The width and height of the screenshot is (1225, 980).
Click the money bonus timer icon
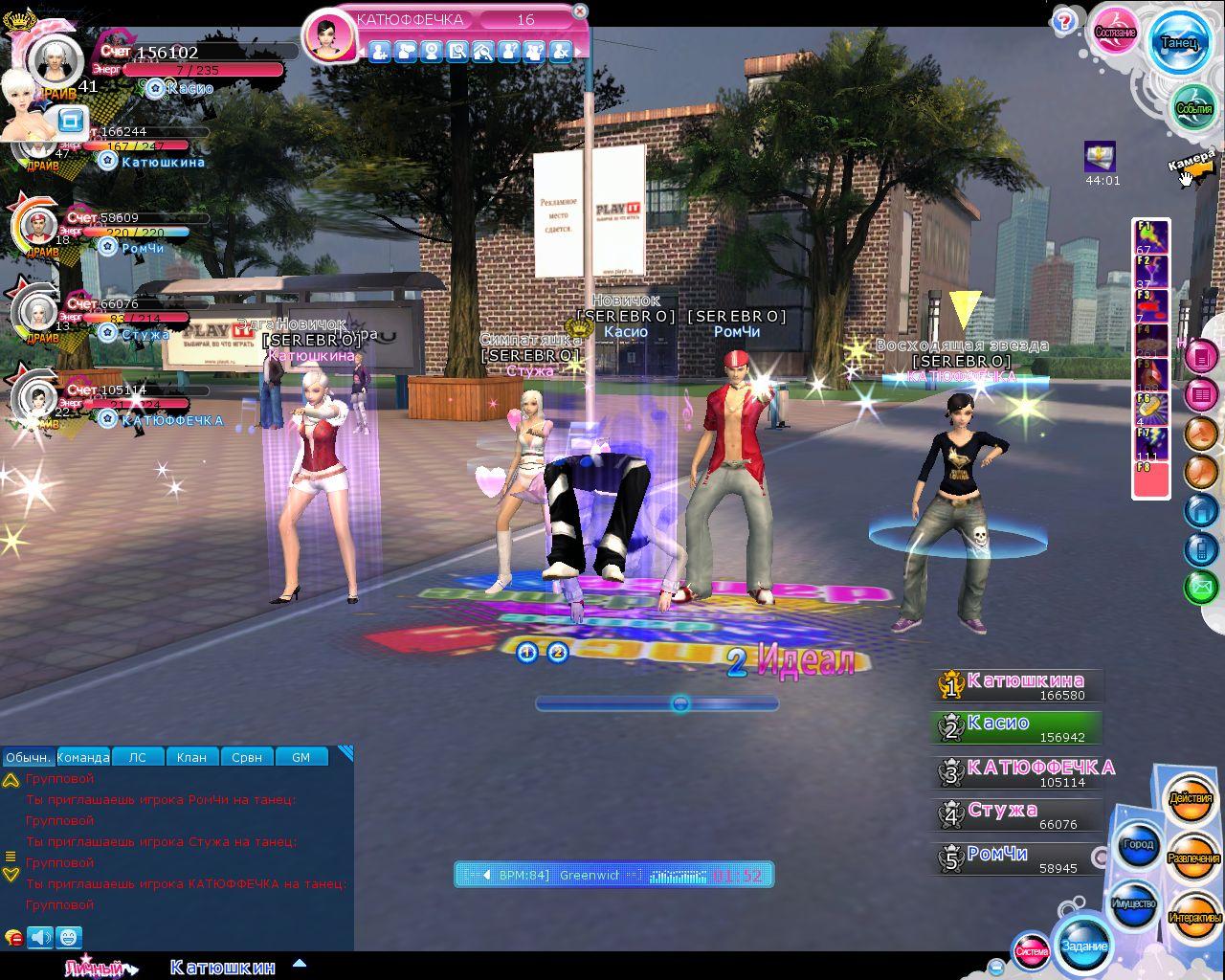(x=1100, y=156)
